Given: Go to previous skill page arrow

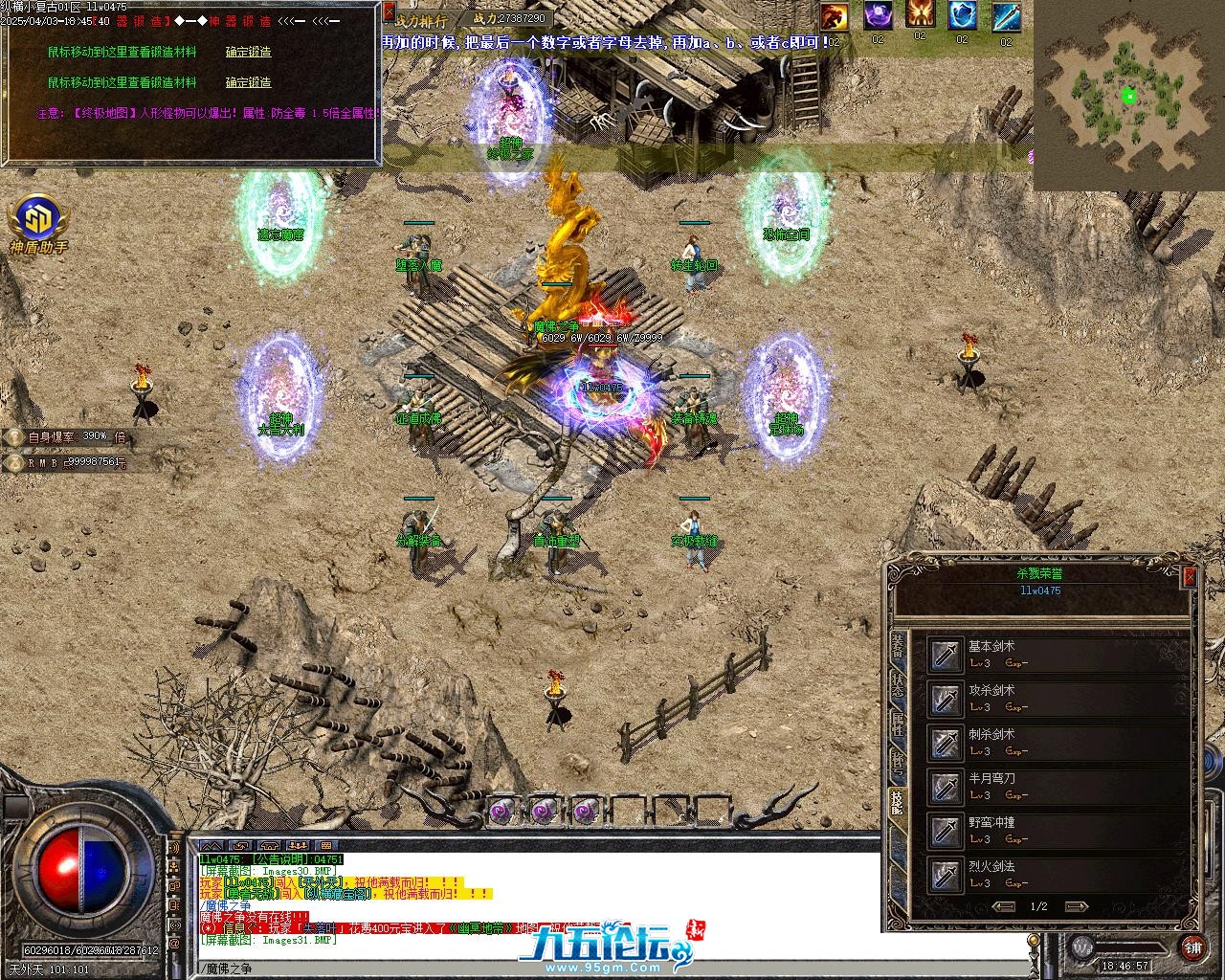Looking at the screenshot, I should (1004, 906).
